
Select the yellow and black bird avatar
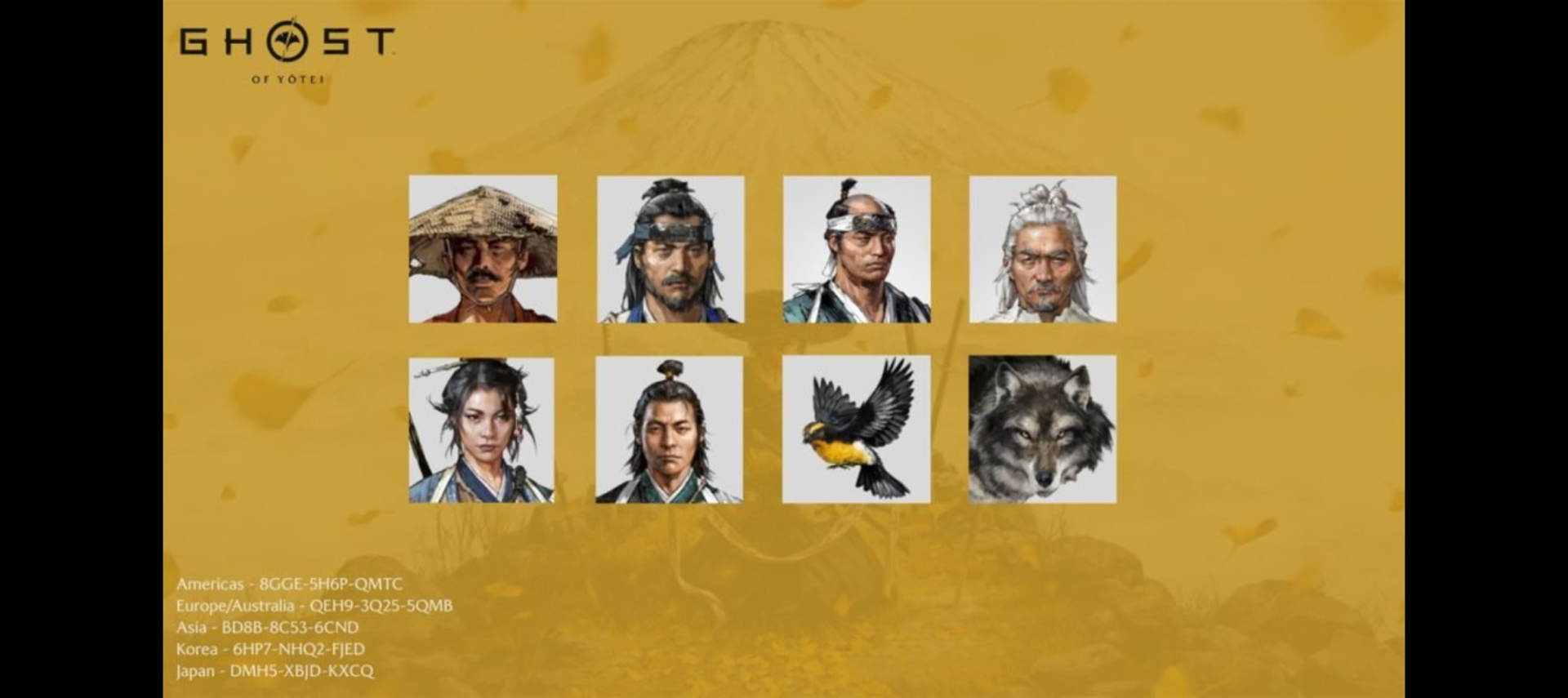(856, 429)
